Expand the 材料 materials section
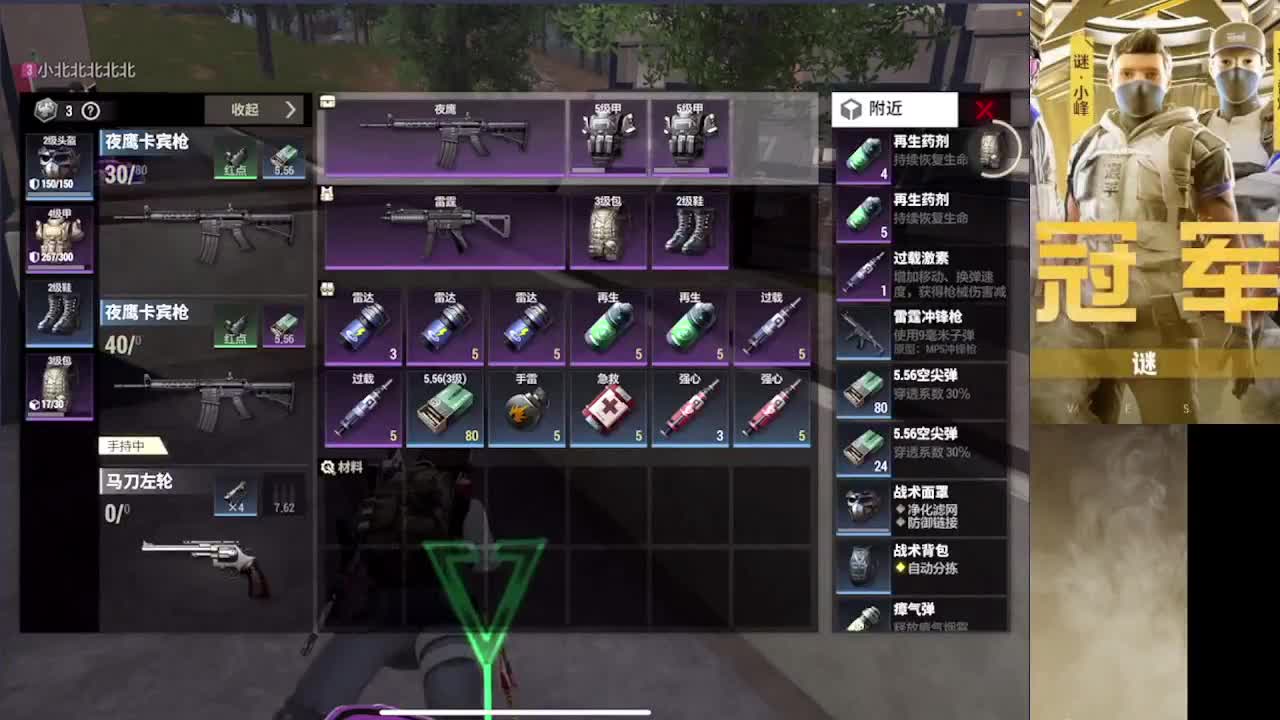This screenshot has width=1280, height=720. [345, 465]
